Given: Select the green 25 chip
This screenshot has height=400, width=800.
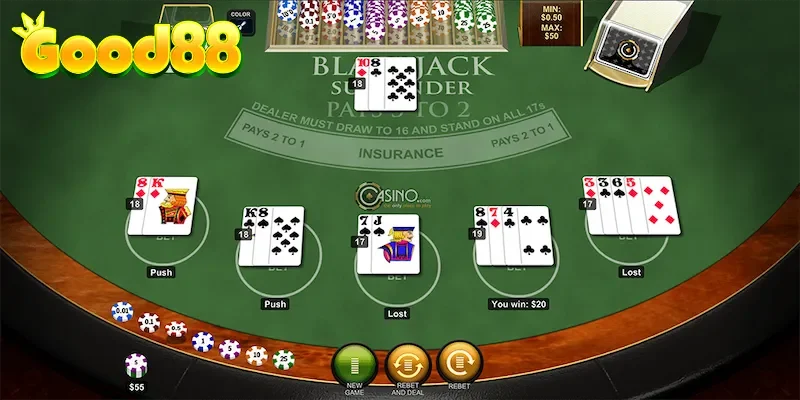Looking at the screenshot, I should 283,358.
